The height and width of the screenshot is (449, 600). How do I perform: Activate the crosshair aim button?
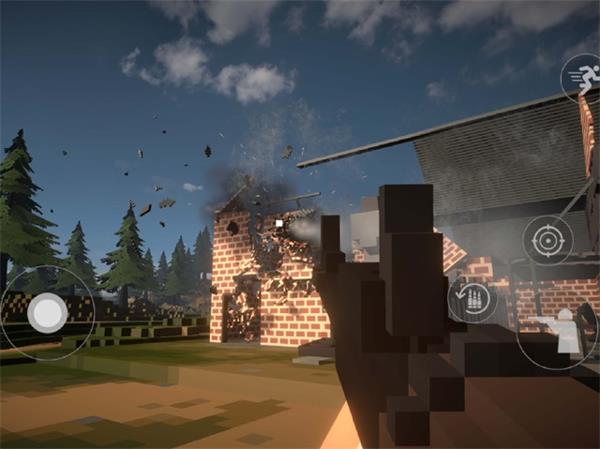(547, 240)
